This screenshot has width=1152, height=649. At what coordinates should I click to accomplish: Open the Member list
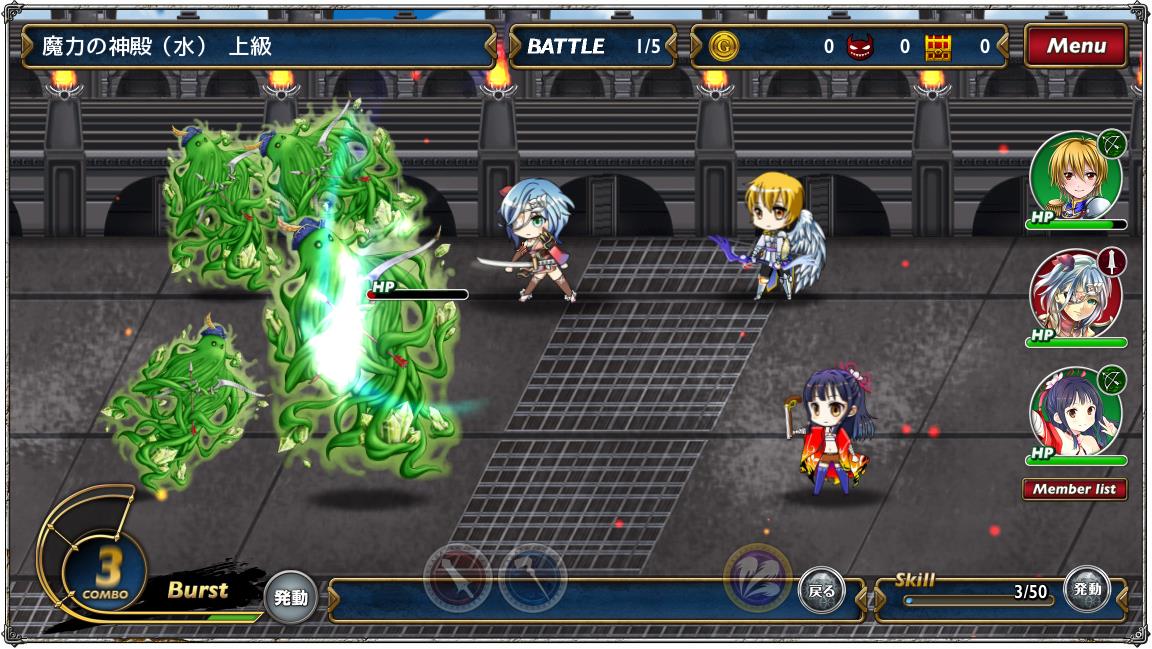click(1075, 489)
